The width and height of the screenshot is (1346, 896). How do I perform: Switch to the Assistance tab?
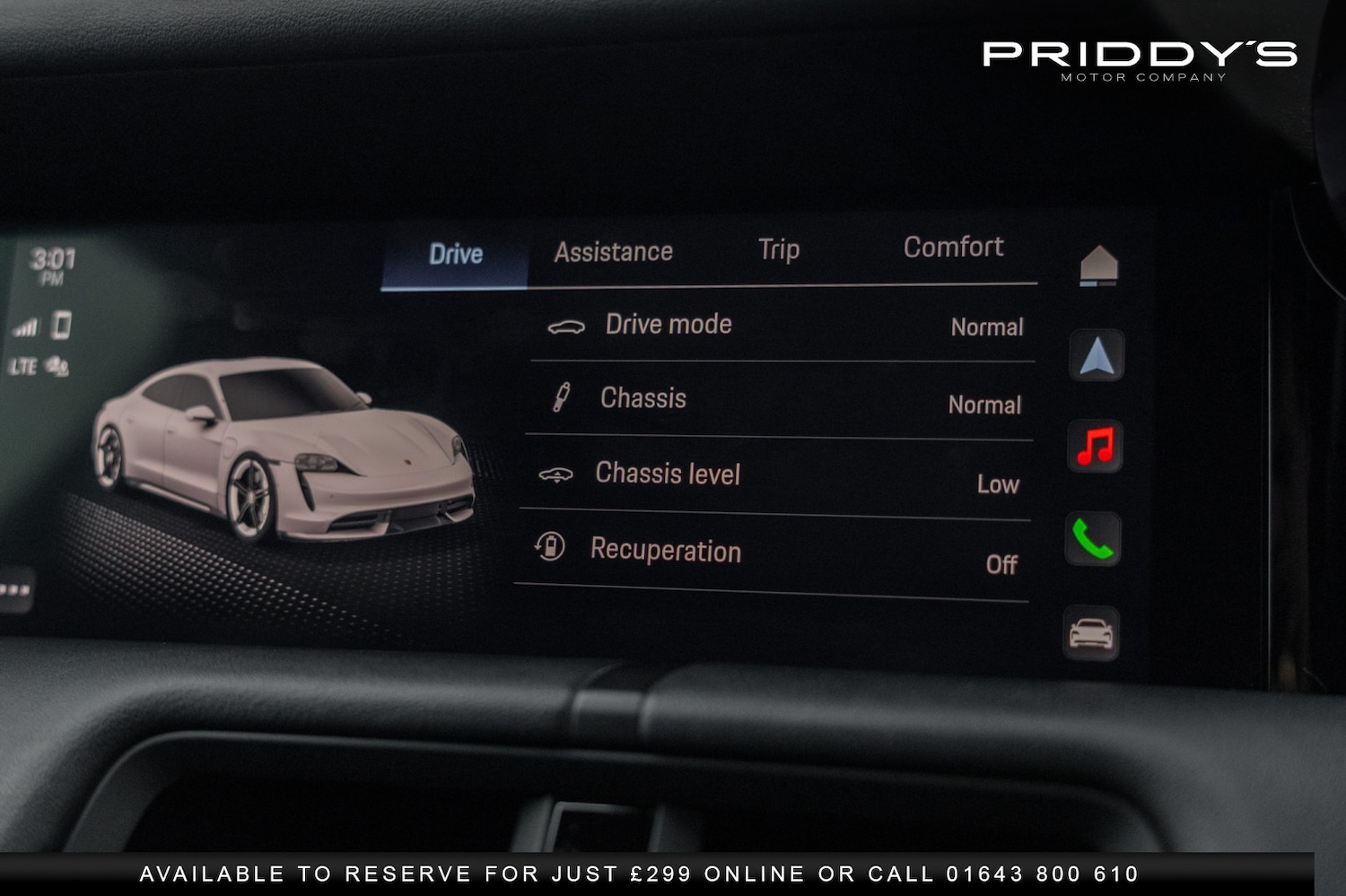coord(612,251)
